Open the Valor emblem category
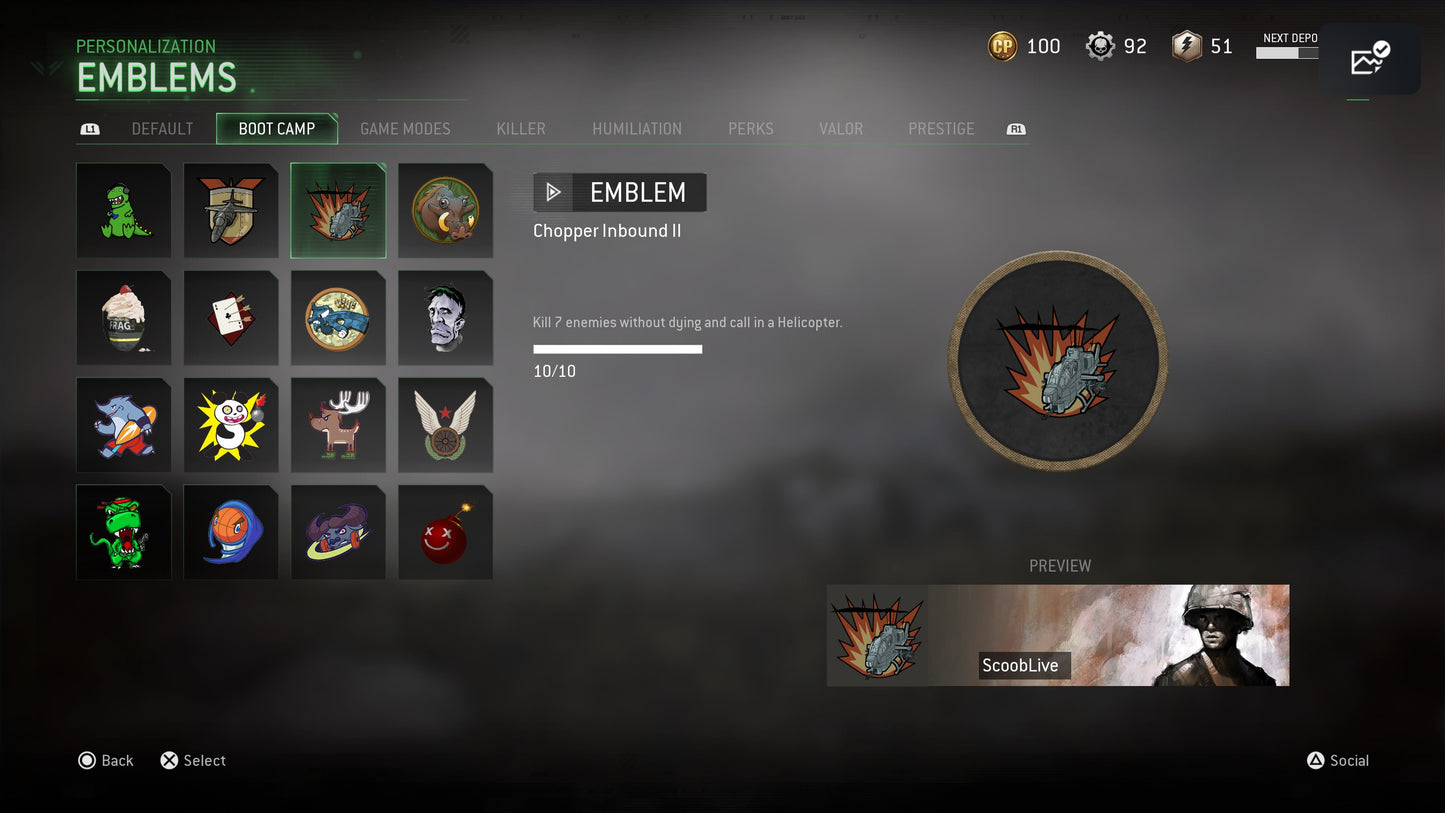This screenshot has height=813, width=1445. (841, 129)
